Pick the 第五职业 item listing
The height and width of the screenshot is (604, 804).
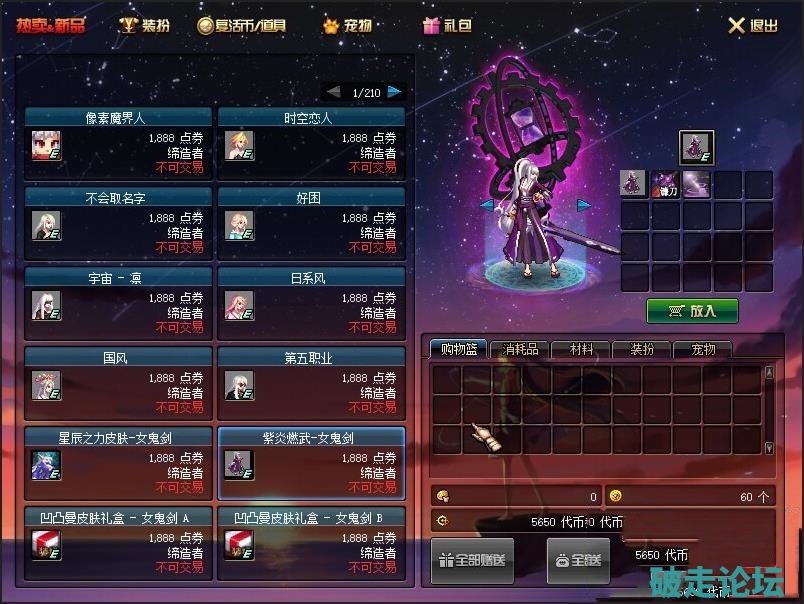[311, 379]
